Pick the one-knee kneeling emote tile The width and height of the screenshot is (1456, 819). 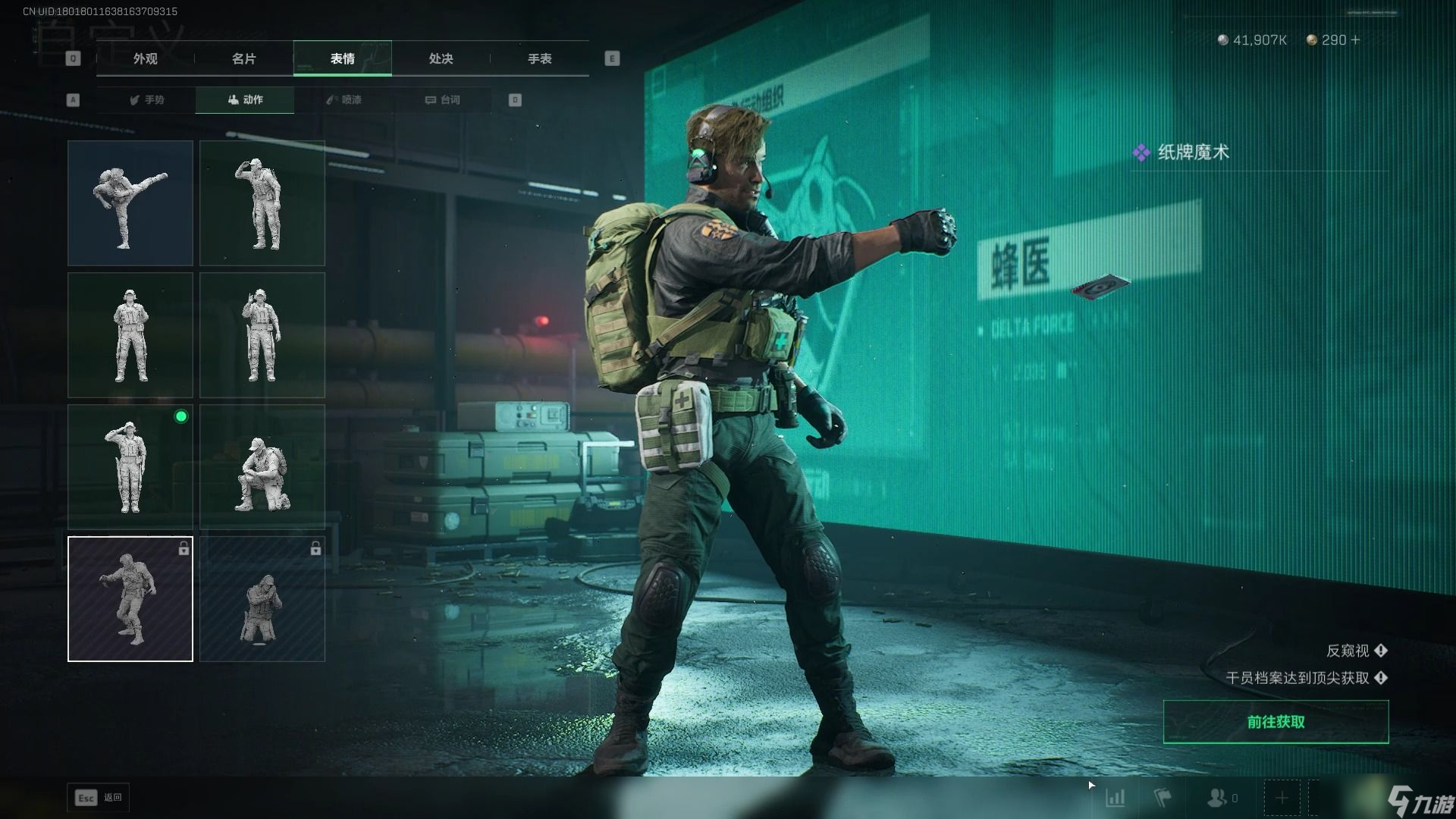[262, 466]
